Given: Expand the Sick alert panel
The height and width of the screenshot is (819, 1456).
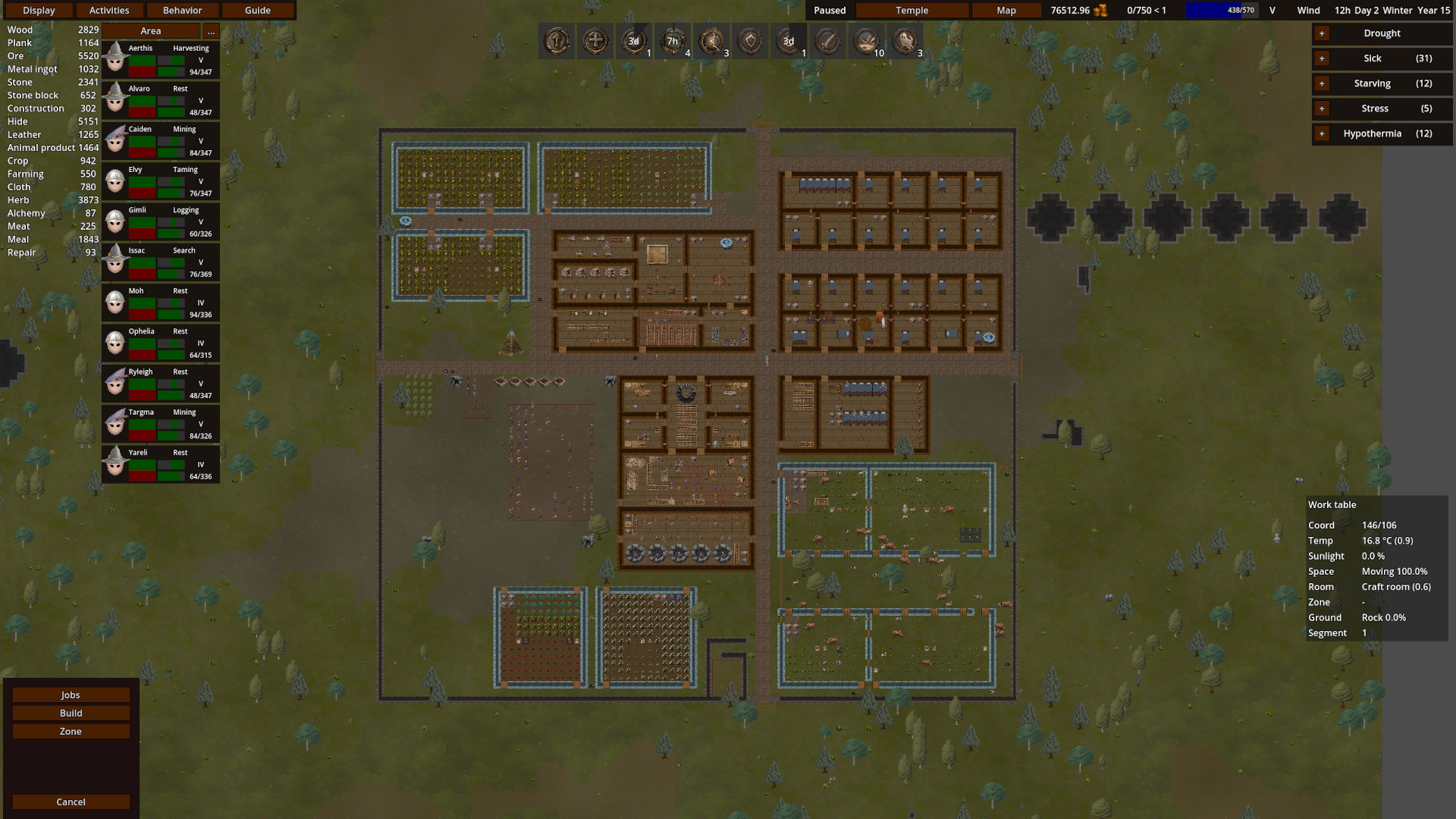Looking at the screenshot, I should click(1322, 58).
